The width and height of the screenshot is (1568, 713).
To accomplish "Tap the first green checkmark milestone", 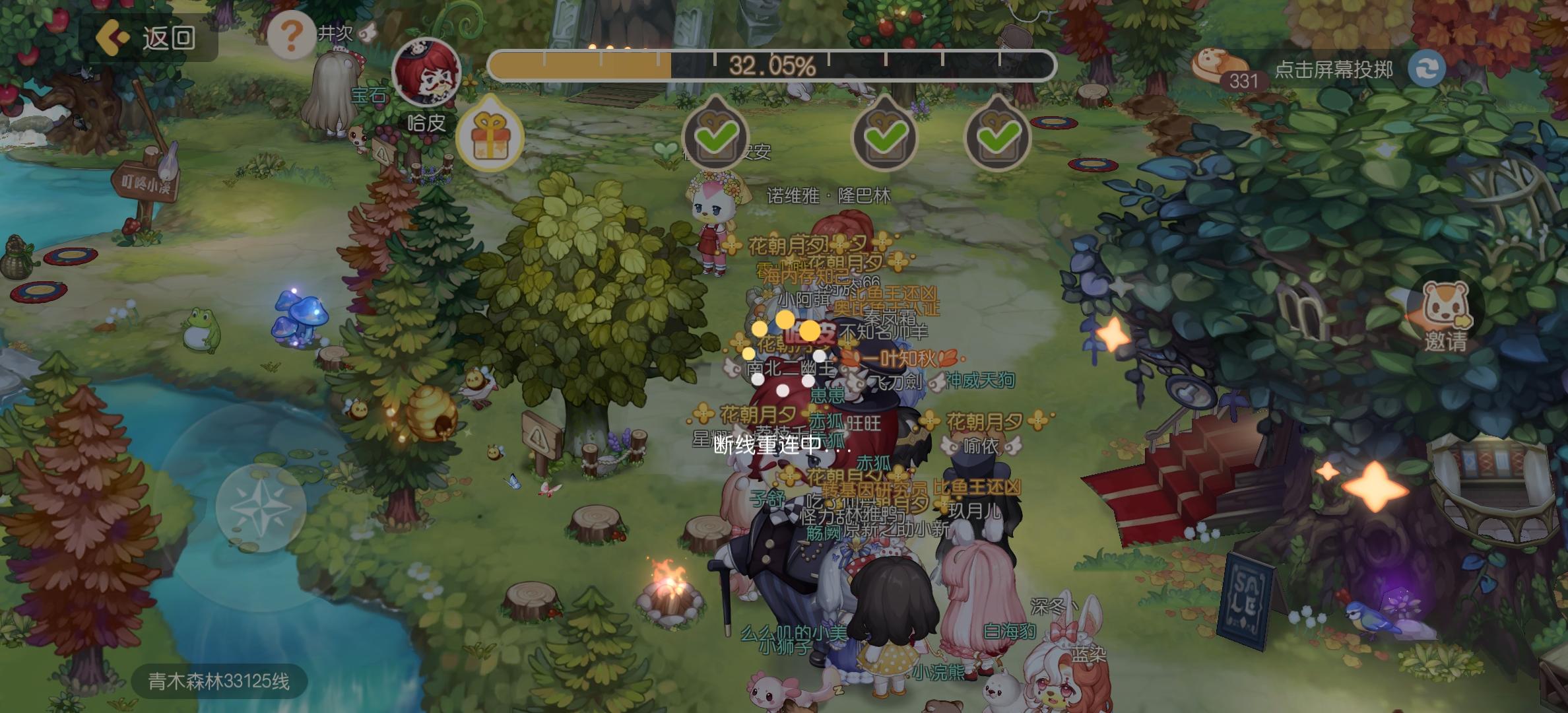I will (x=714, y=135).
